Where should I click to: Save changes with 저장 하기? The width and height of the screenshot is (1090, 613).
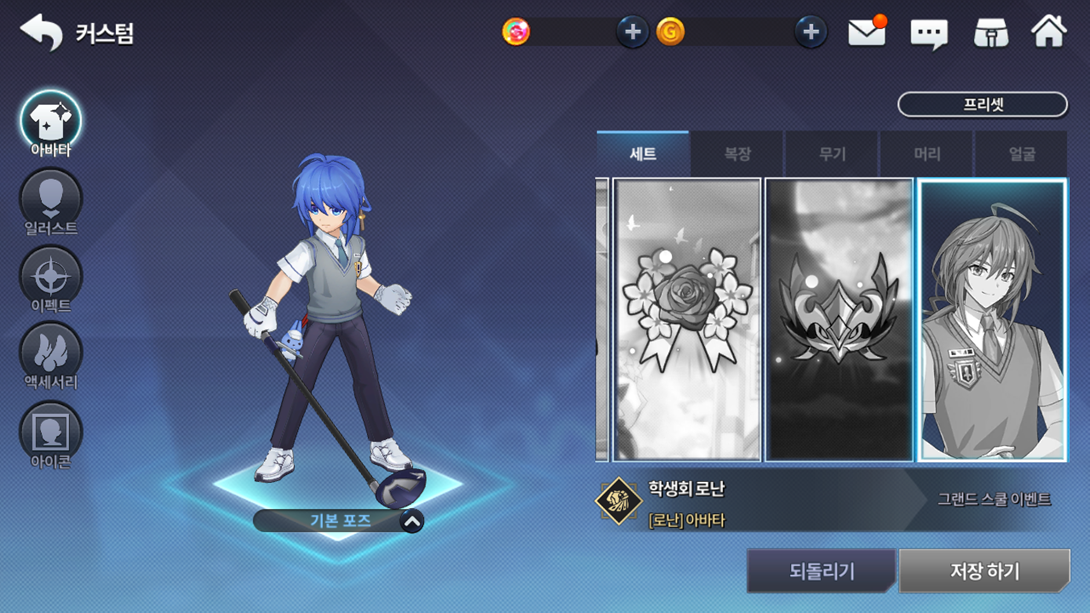[x=984, y=571]
